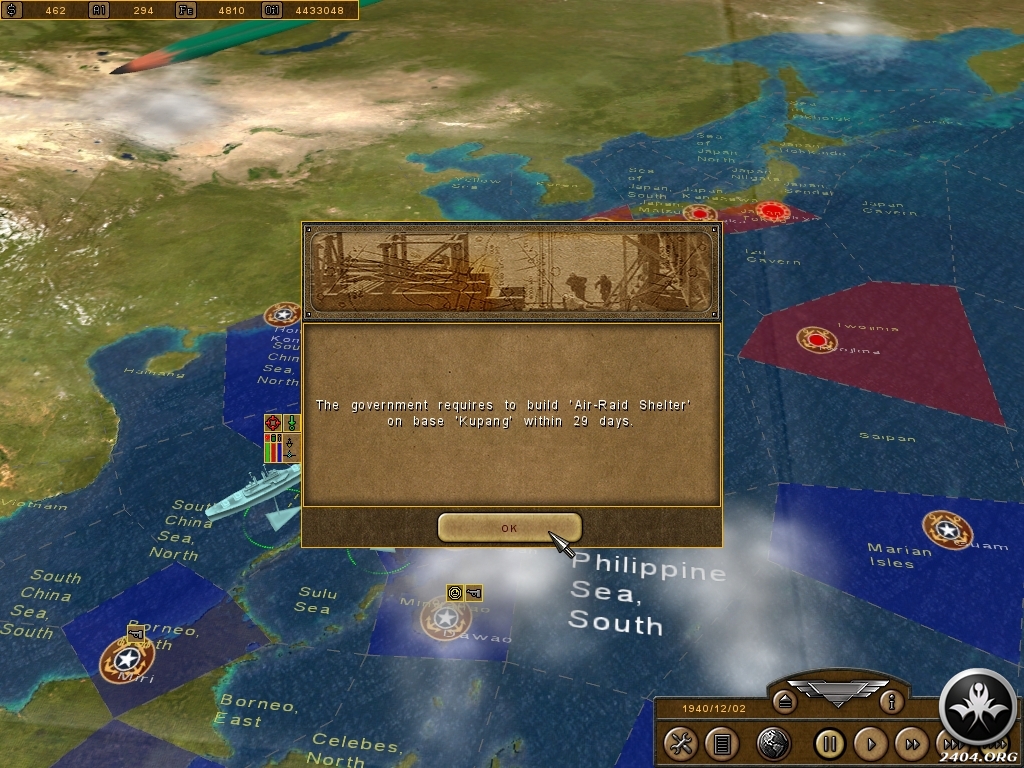Select the Miri base emblem
1024x768 pixels.
[127, 661]
